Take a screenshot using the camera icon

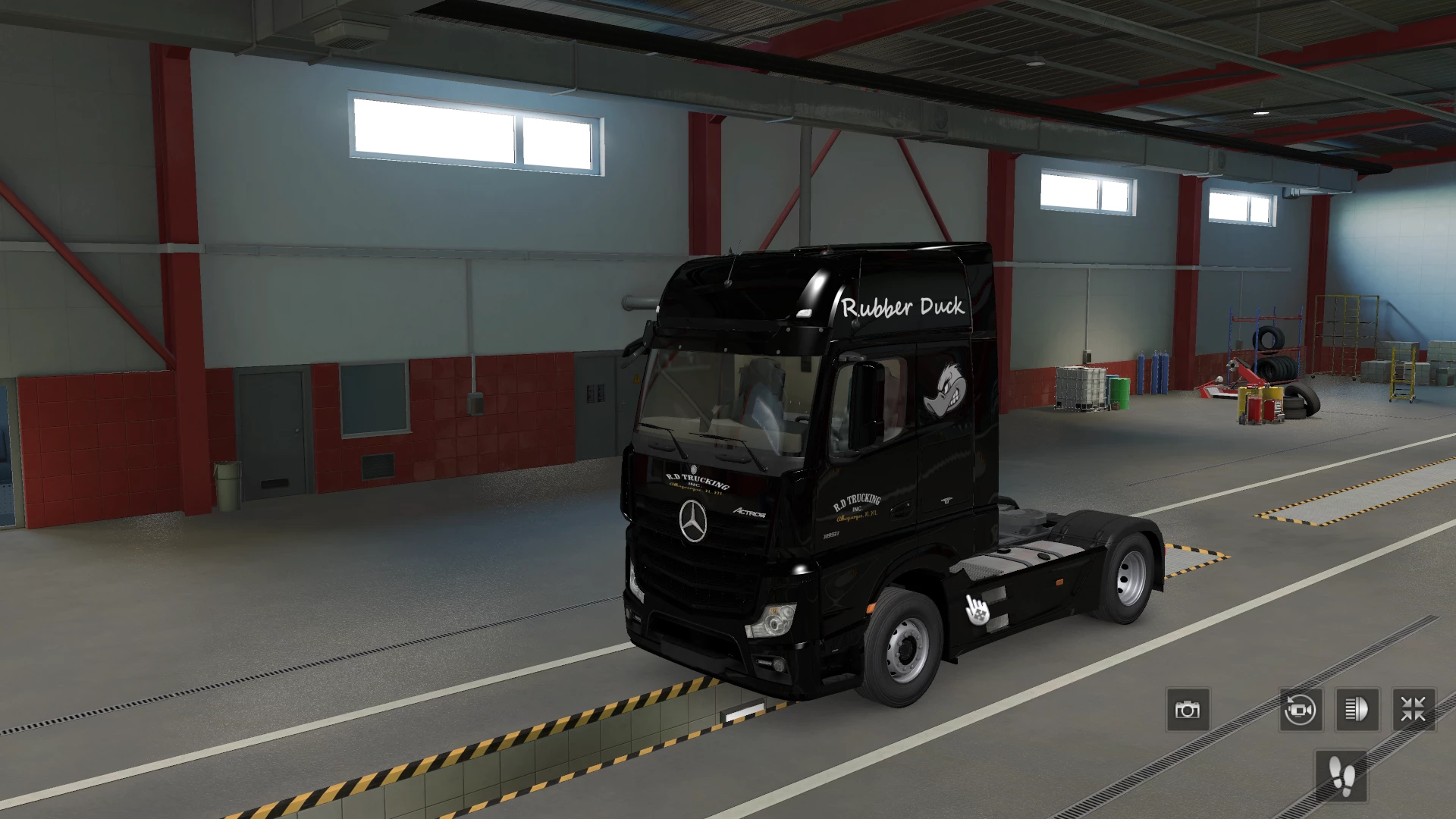(x=1188, y=710)
